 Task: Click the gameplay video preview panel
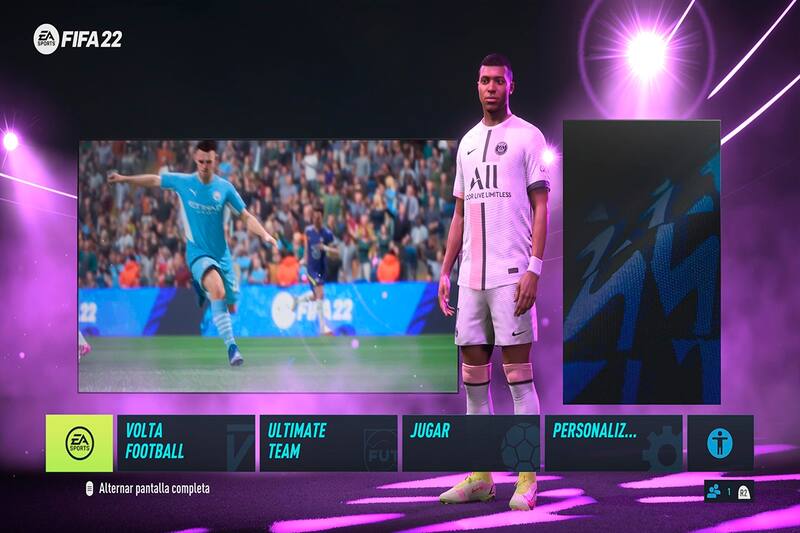pos(268,266)
